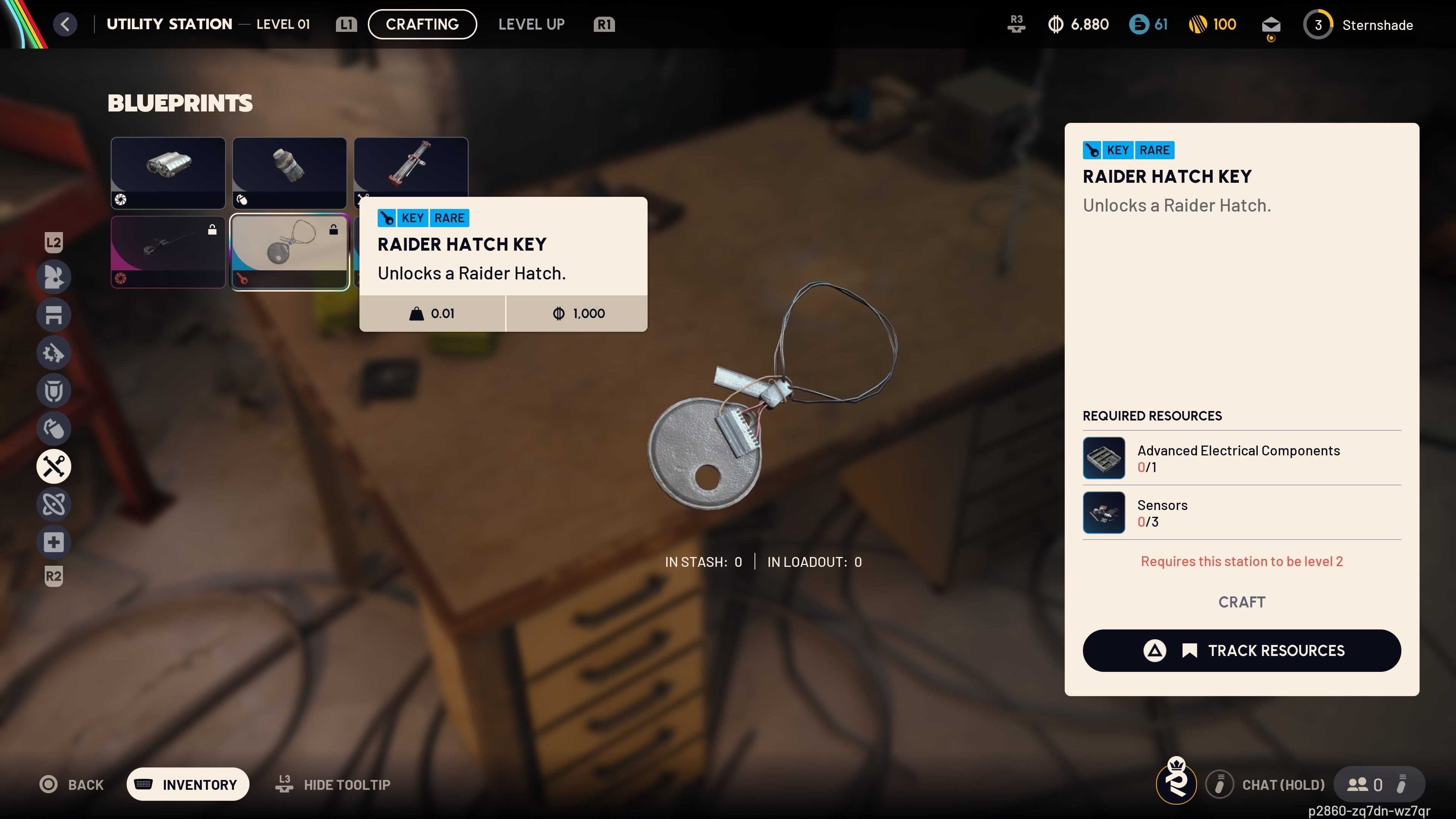This screenshot has width=1456, height=819.
Task: Craft the Raider Hatch Key
Action: [1241, 602]
